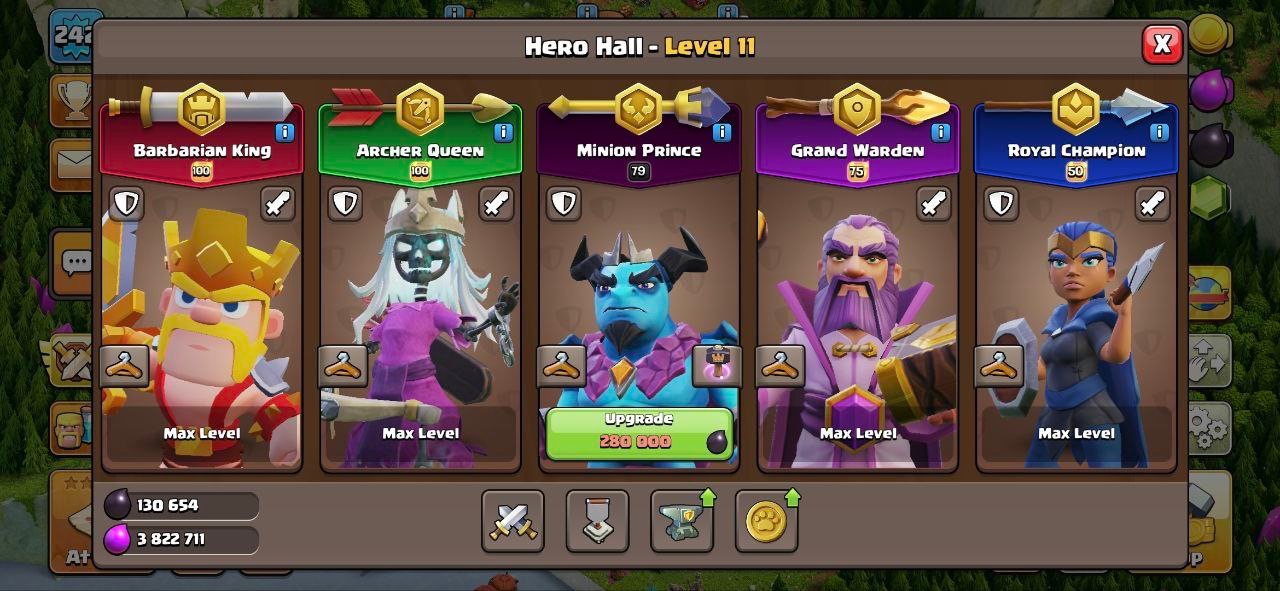This screenshot has height=591, width=1280.
Task: Use Hammer of Heroes on Minion Prince
Action: pos(716,365)
